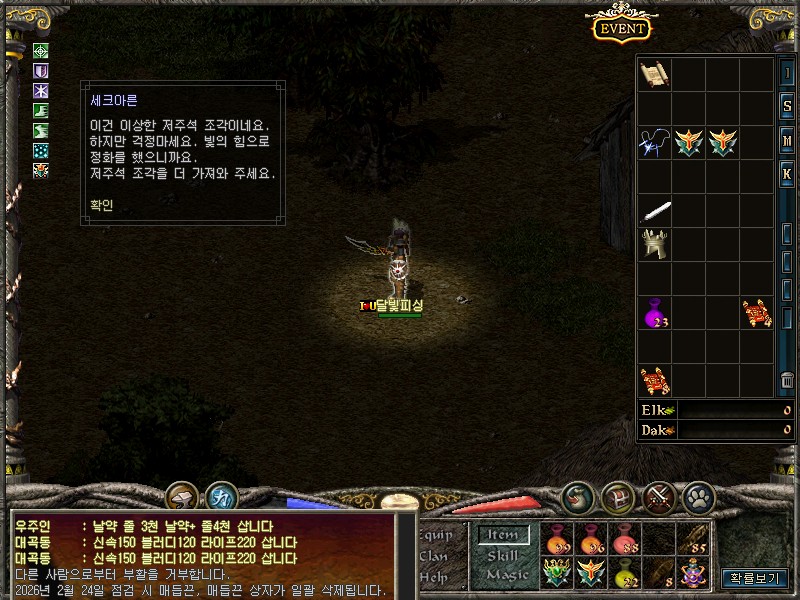Select the blue lightning creature item
Screen dimensions: 800x600
click(x=654, y=143)
